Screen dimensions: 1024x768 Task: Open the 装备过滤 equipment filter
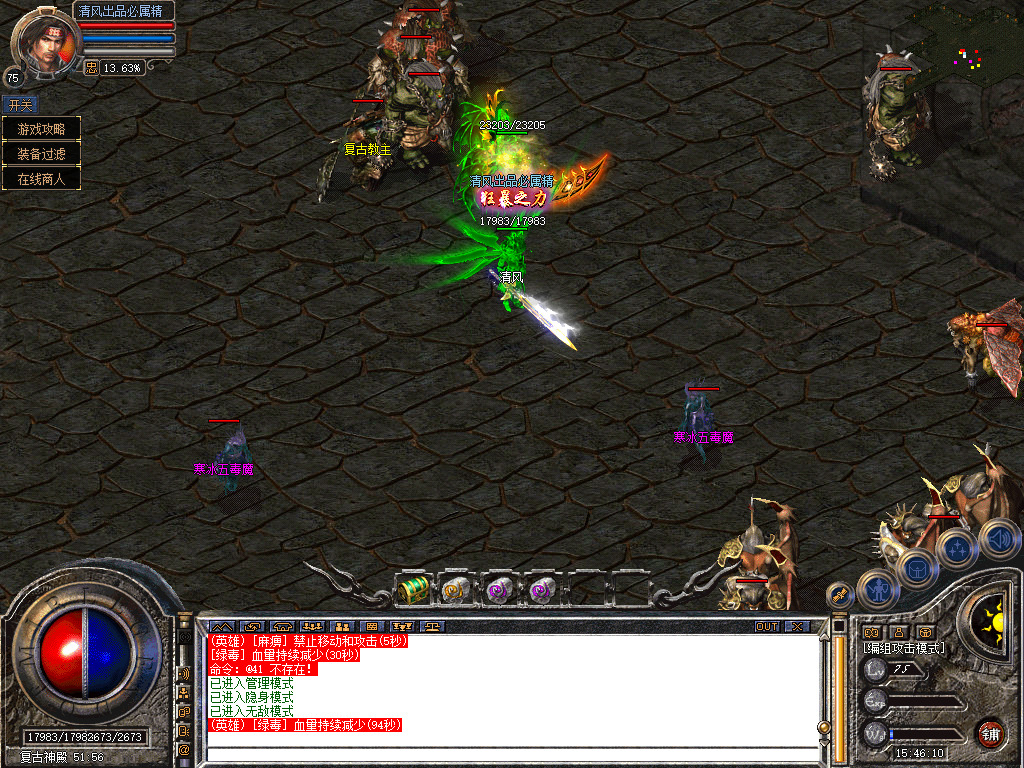tap(41, 154)
